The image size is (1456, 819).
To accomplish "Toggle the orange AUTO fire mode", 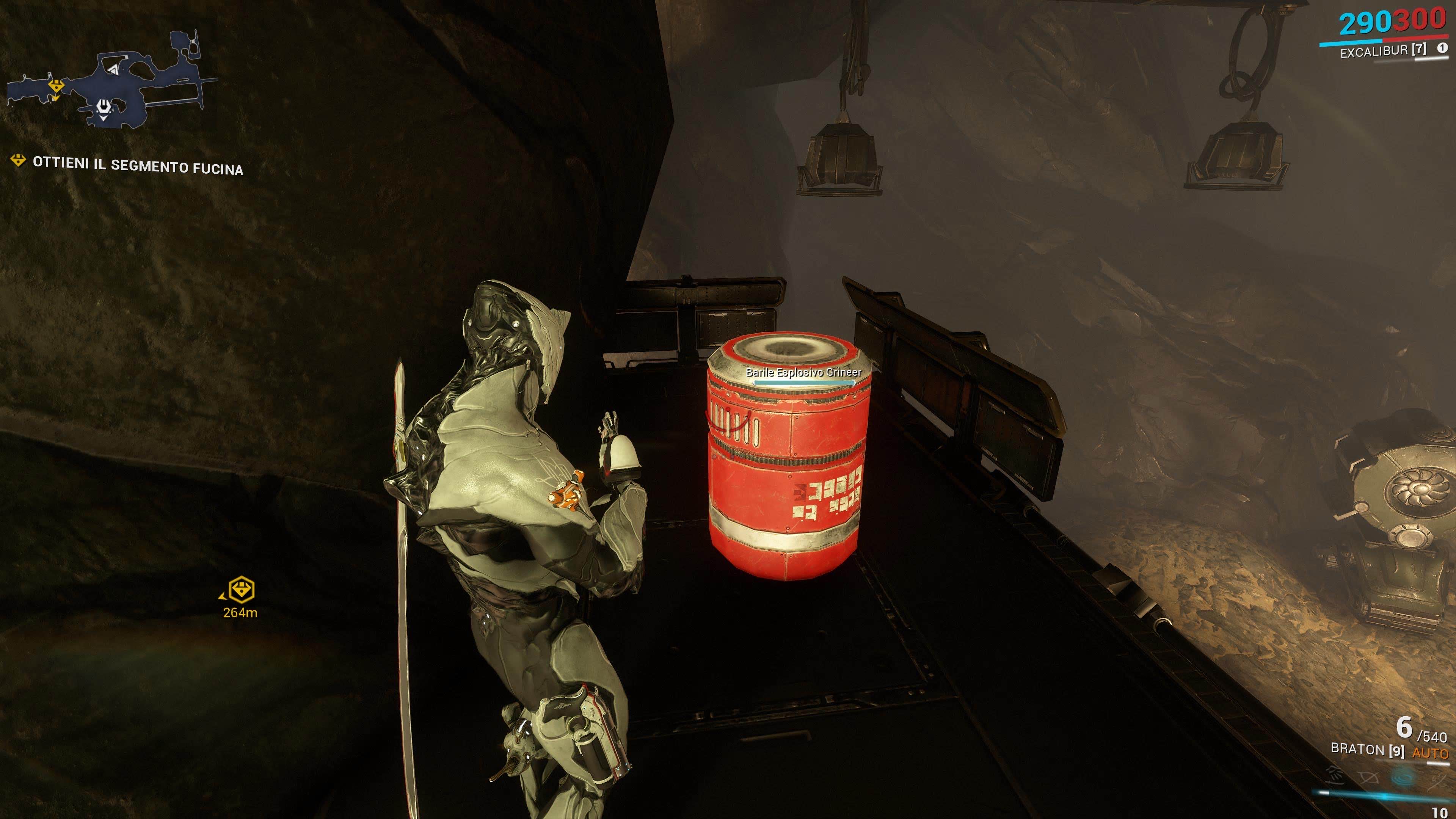I will [1430, 753].
